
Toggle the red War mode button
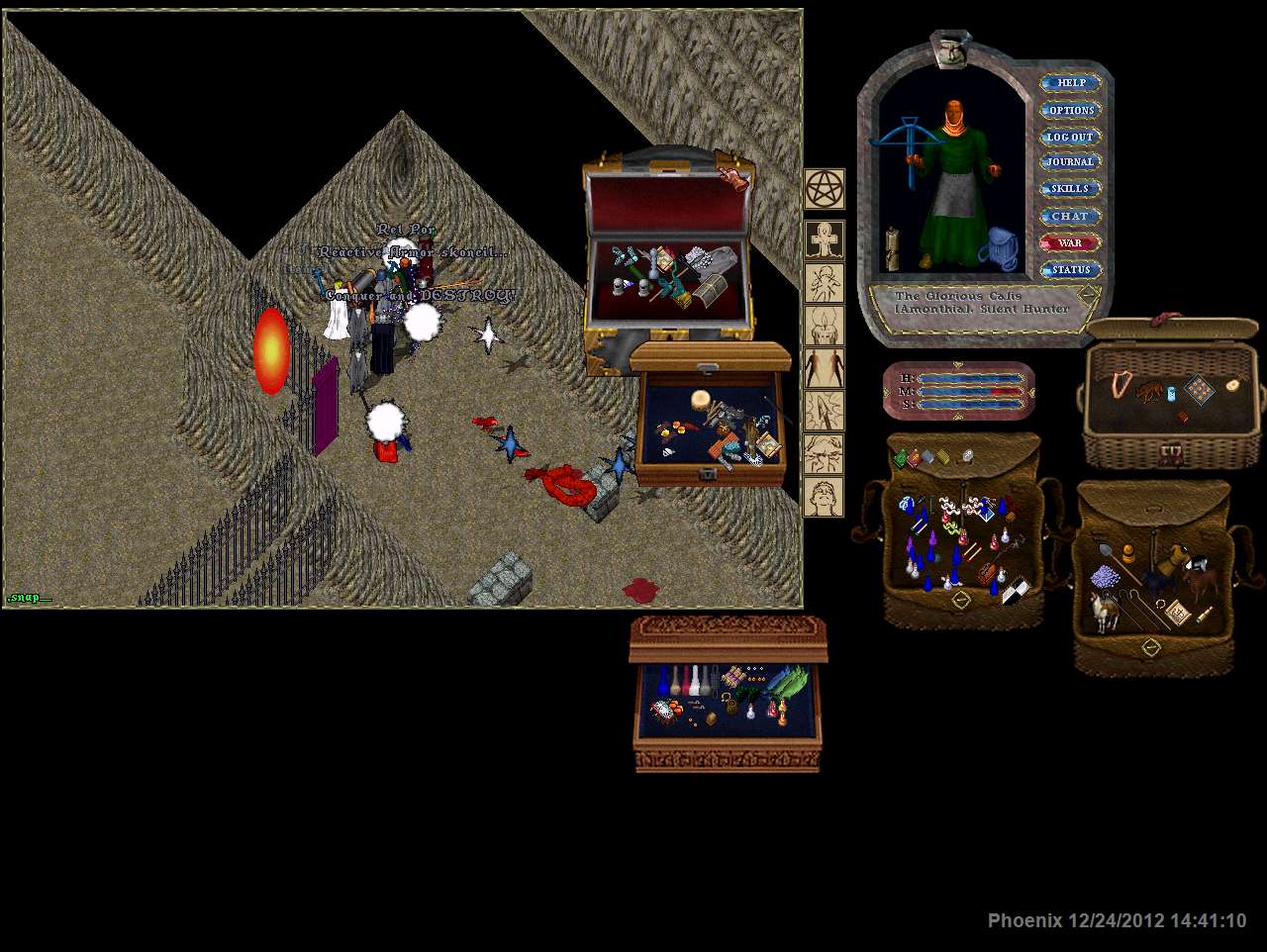point(1070,242)
